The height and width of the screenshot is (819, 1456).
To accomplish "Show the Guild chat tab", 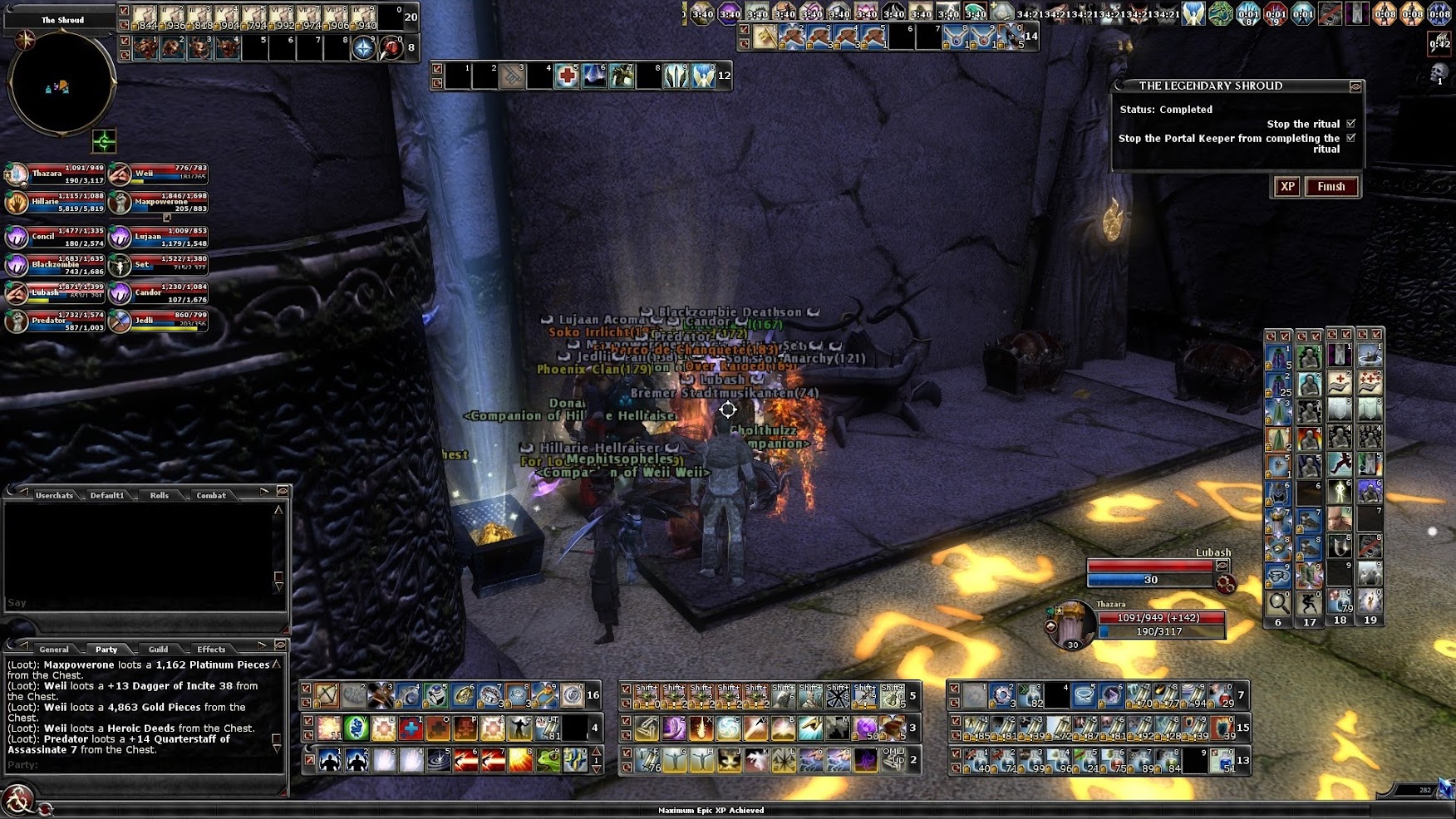I will (x=158, y=650).
